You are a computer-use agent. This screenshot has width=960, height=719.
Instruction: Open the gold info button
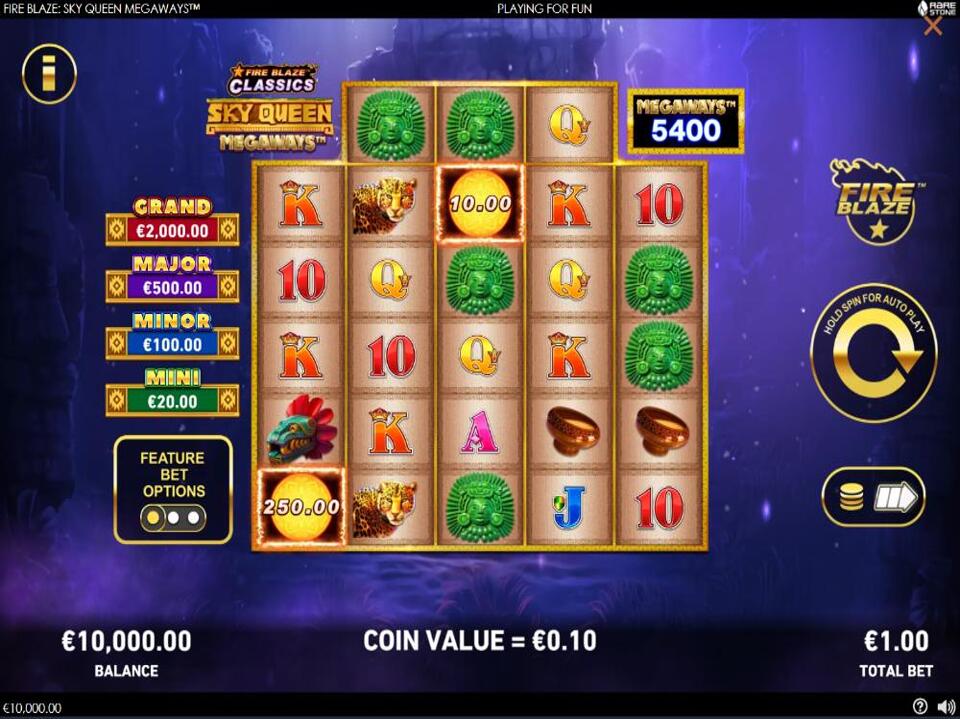pyautogui.click(x=49, y=73)
